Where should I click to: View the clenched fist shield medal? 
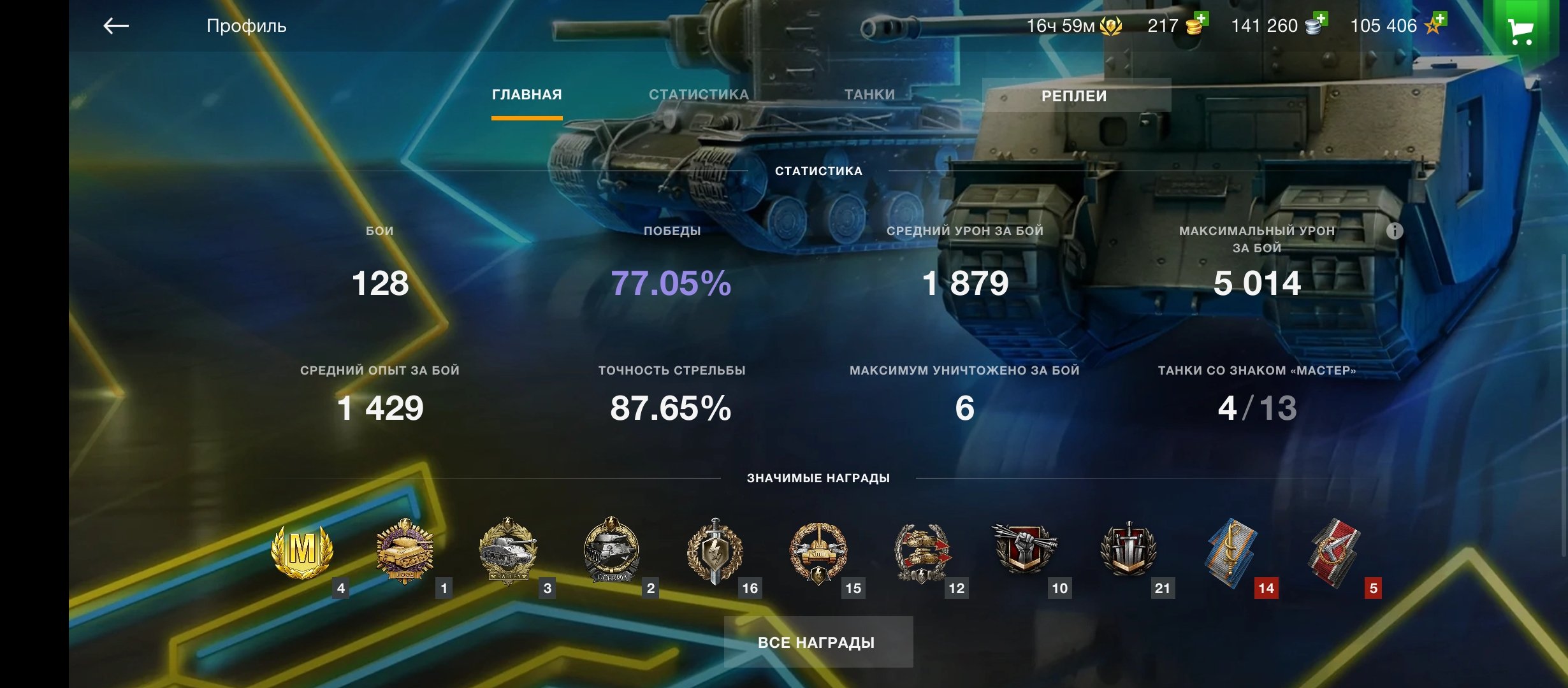(x=1024, y=549)
